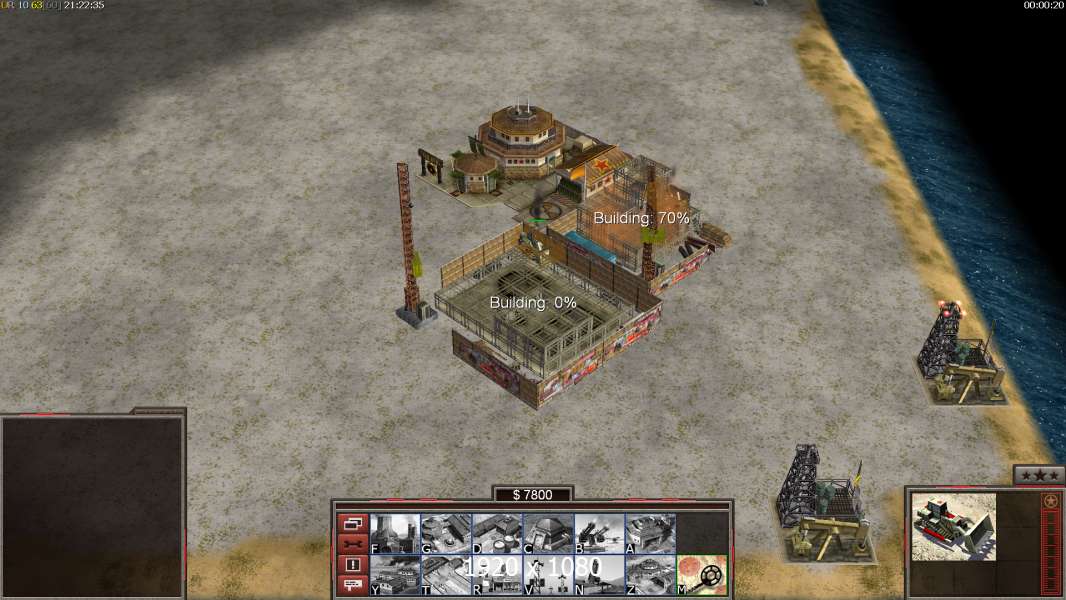Select the build icon marked T

pyautogui.click(x=446, y=575)
